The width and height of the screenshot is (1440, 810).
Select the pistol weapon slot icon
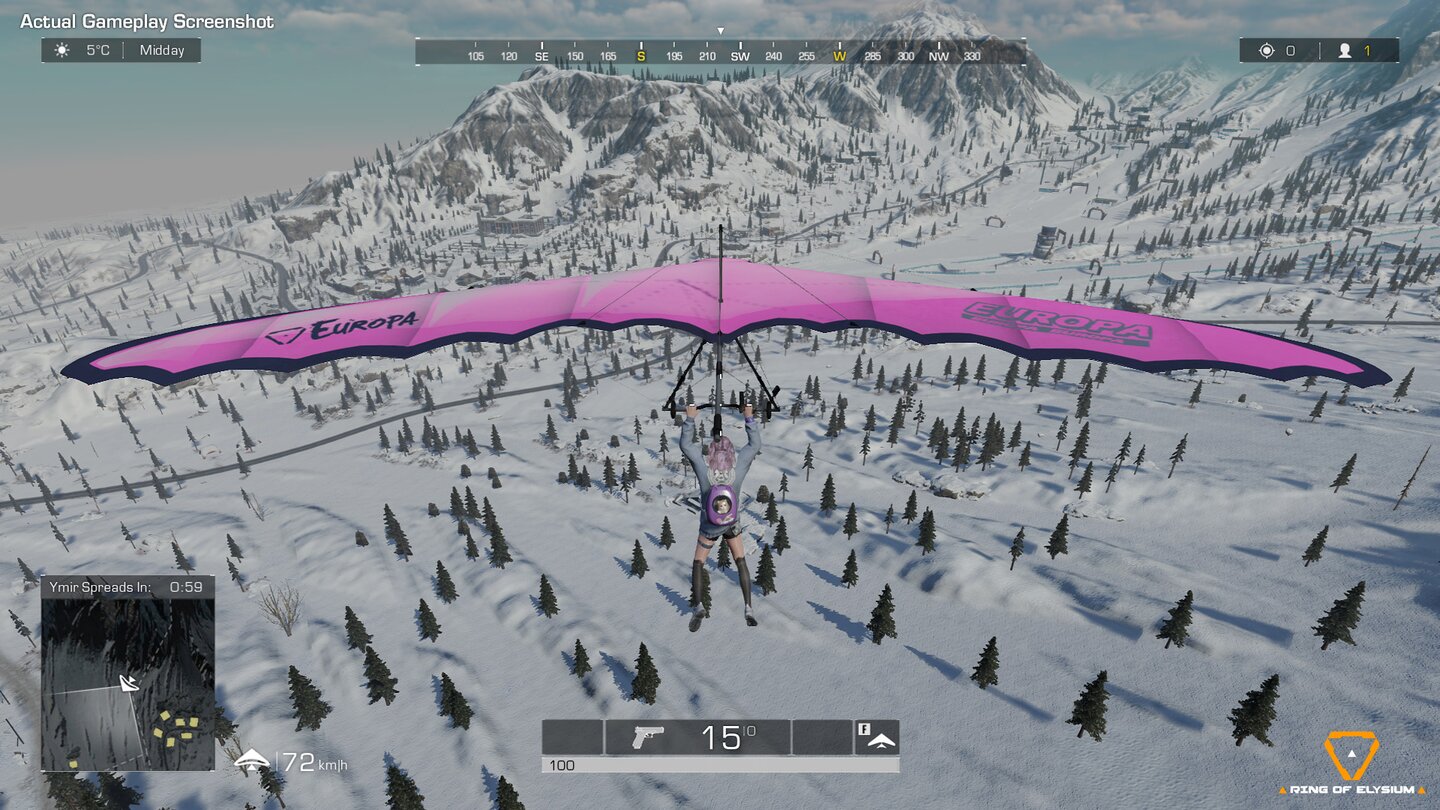[646, 736]
